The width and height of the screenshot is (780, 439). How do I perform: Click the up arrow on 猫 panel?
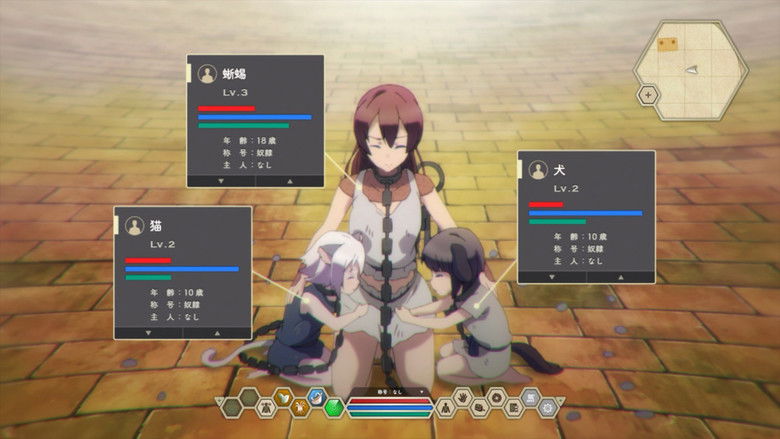[x=217, y=332]
